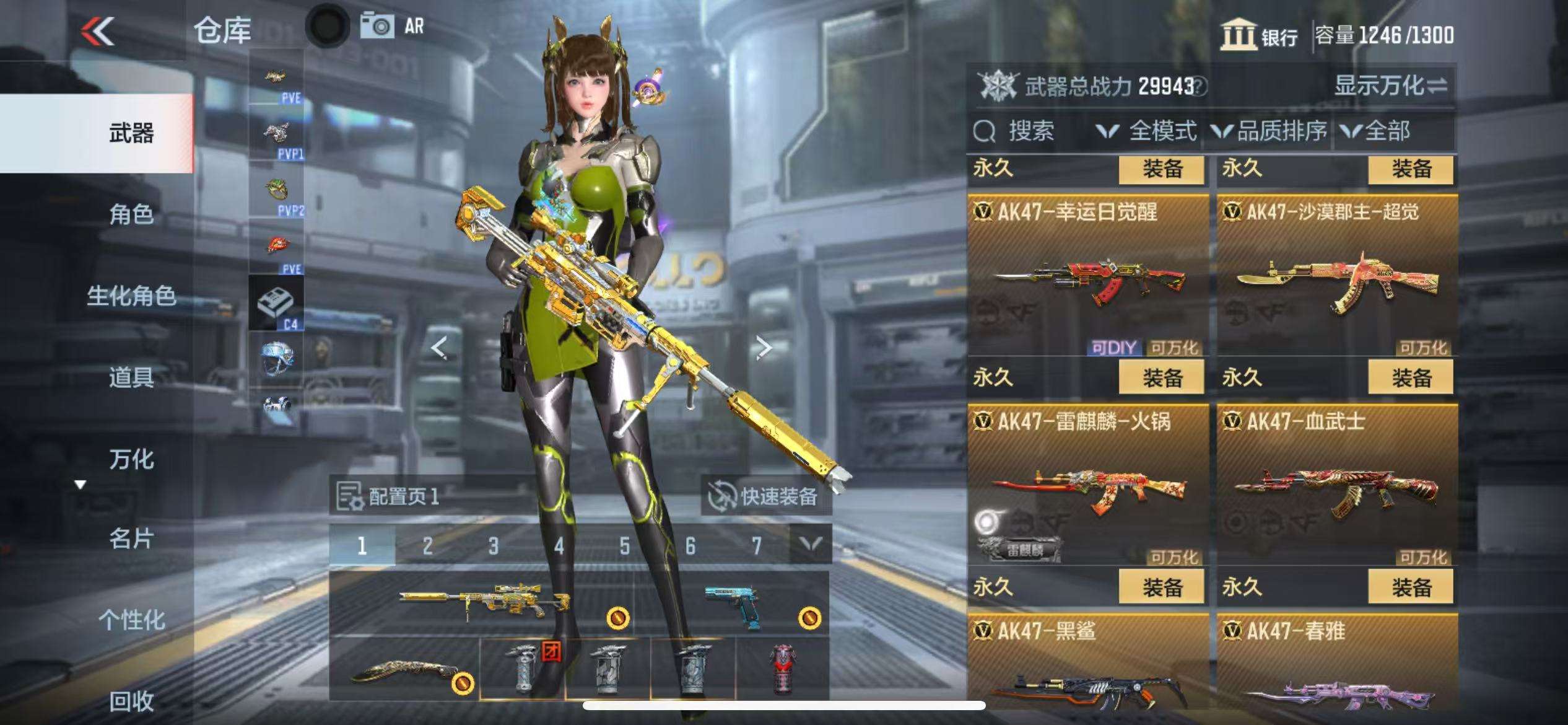Switch to loadout slot 3

tap(493, 546)
